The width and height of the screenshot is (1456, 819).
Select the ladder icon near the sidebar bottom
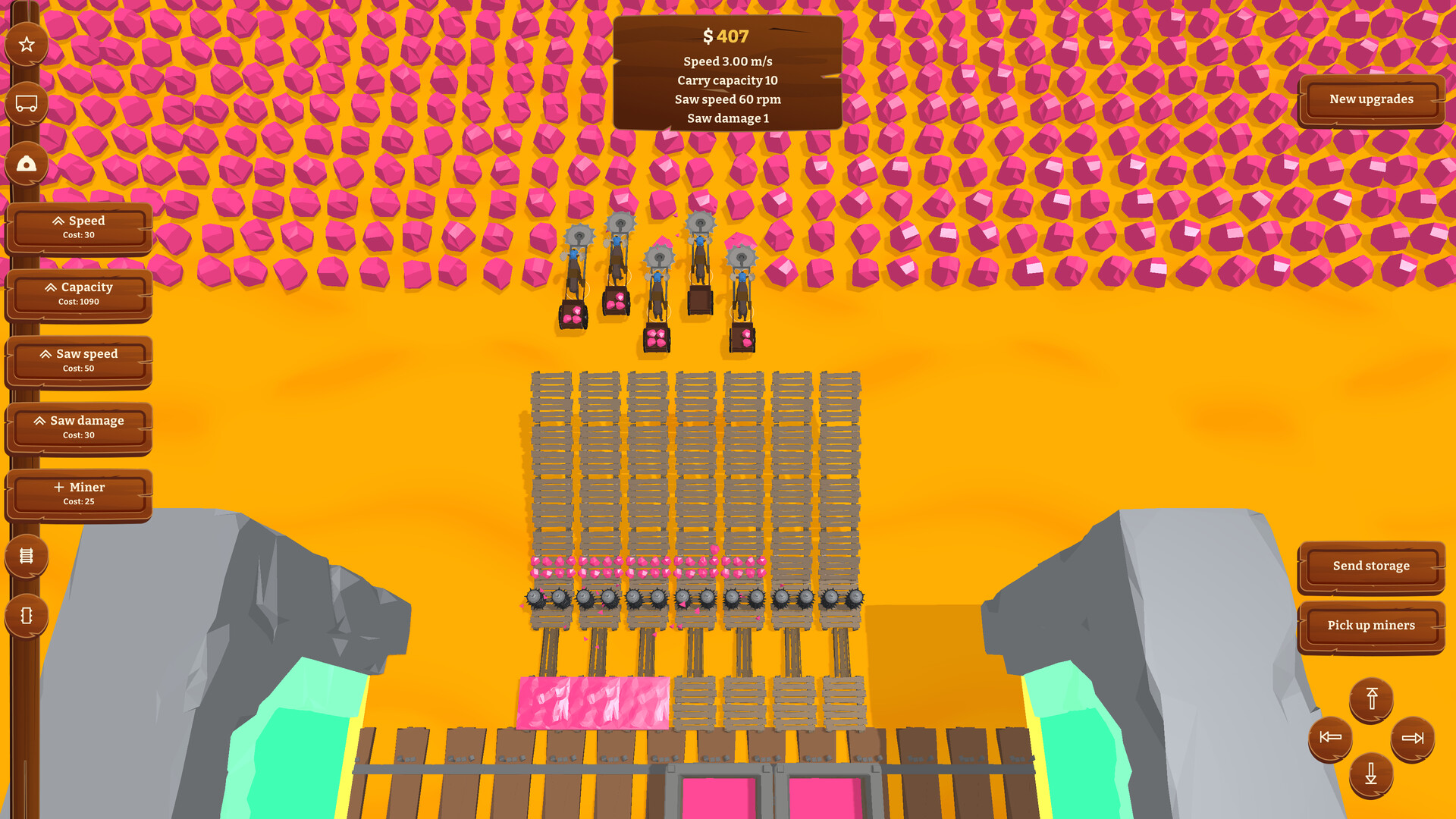[27, 556]
